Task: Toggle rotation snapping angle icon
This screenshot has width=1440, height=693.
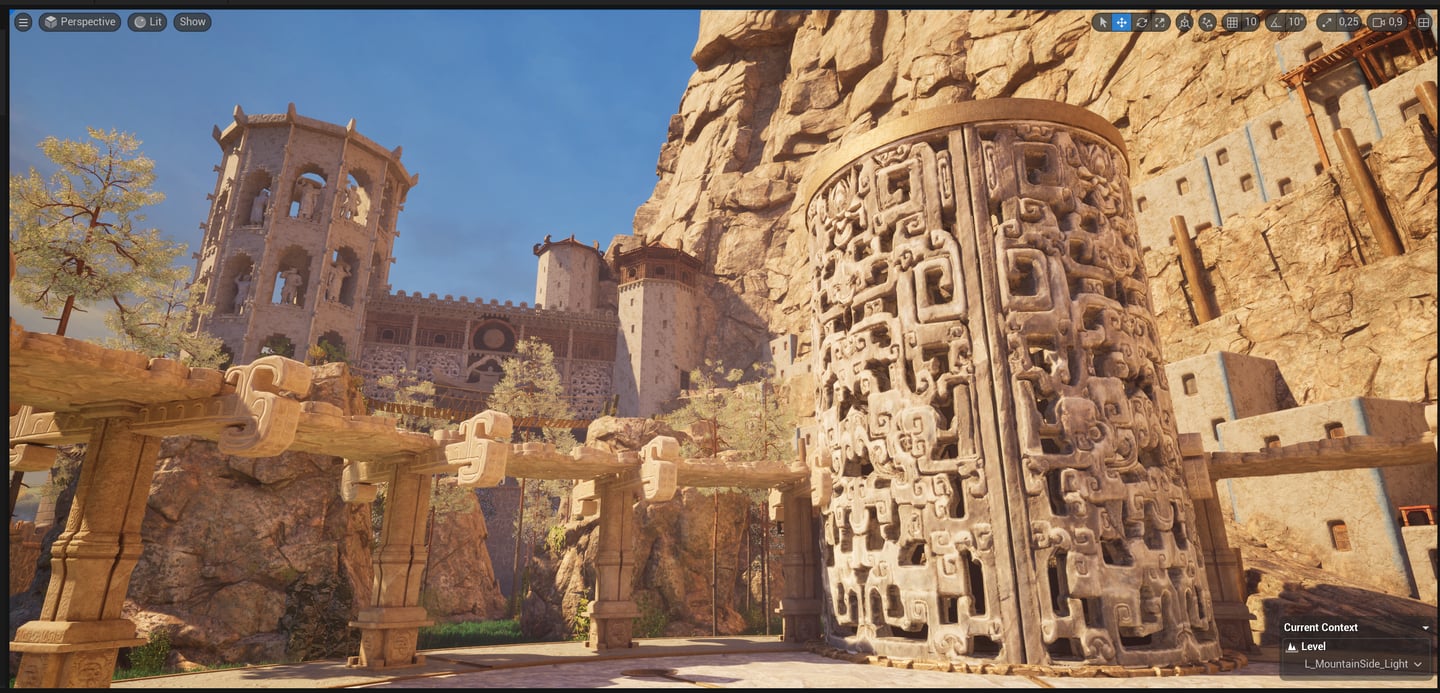Action: coord(1275,22)
